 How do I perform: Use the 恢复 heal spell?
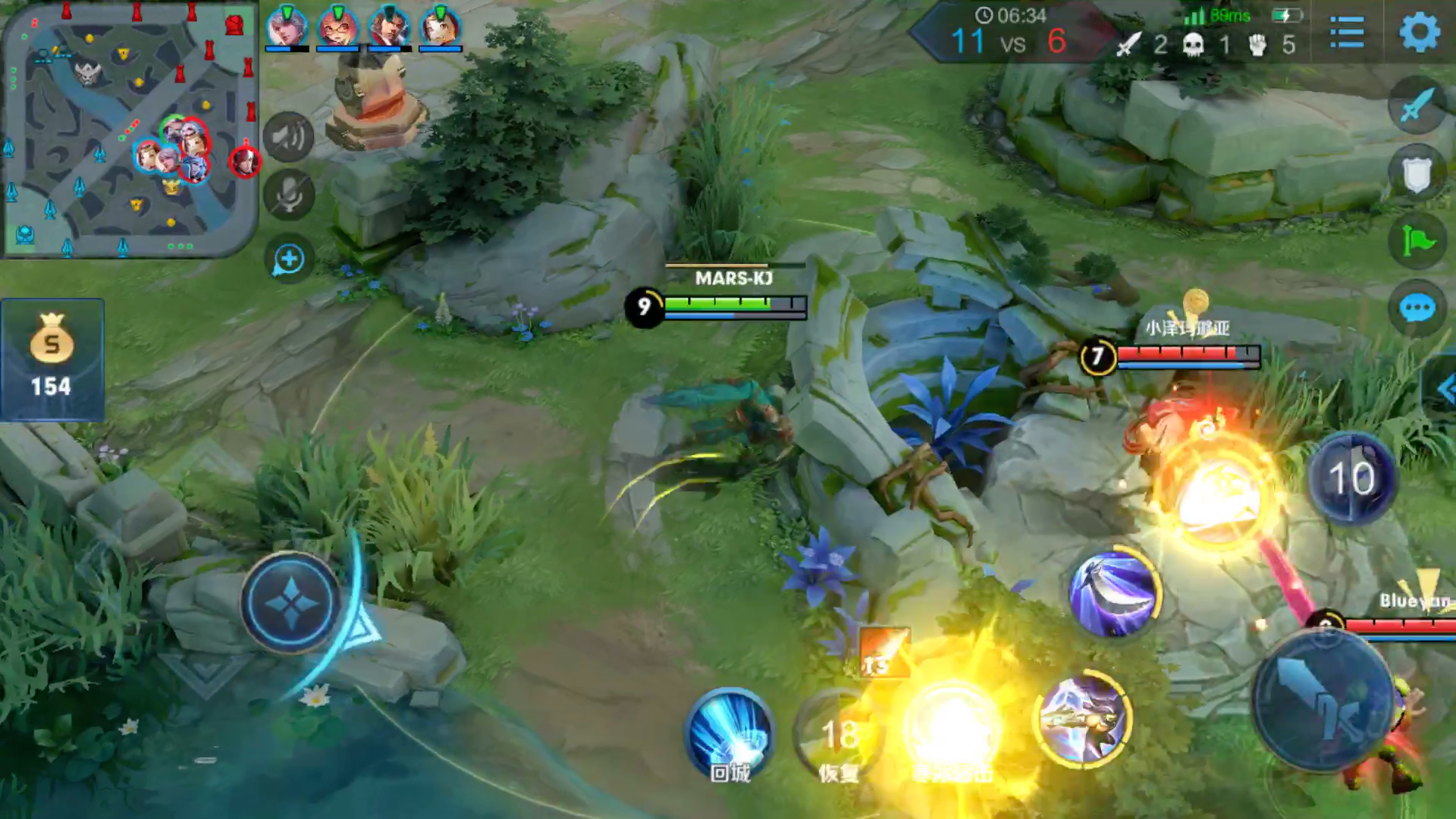839,737
